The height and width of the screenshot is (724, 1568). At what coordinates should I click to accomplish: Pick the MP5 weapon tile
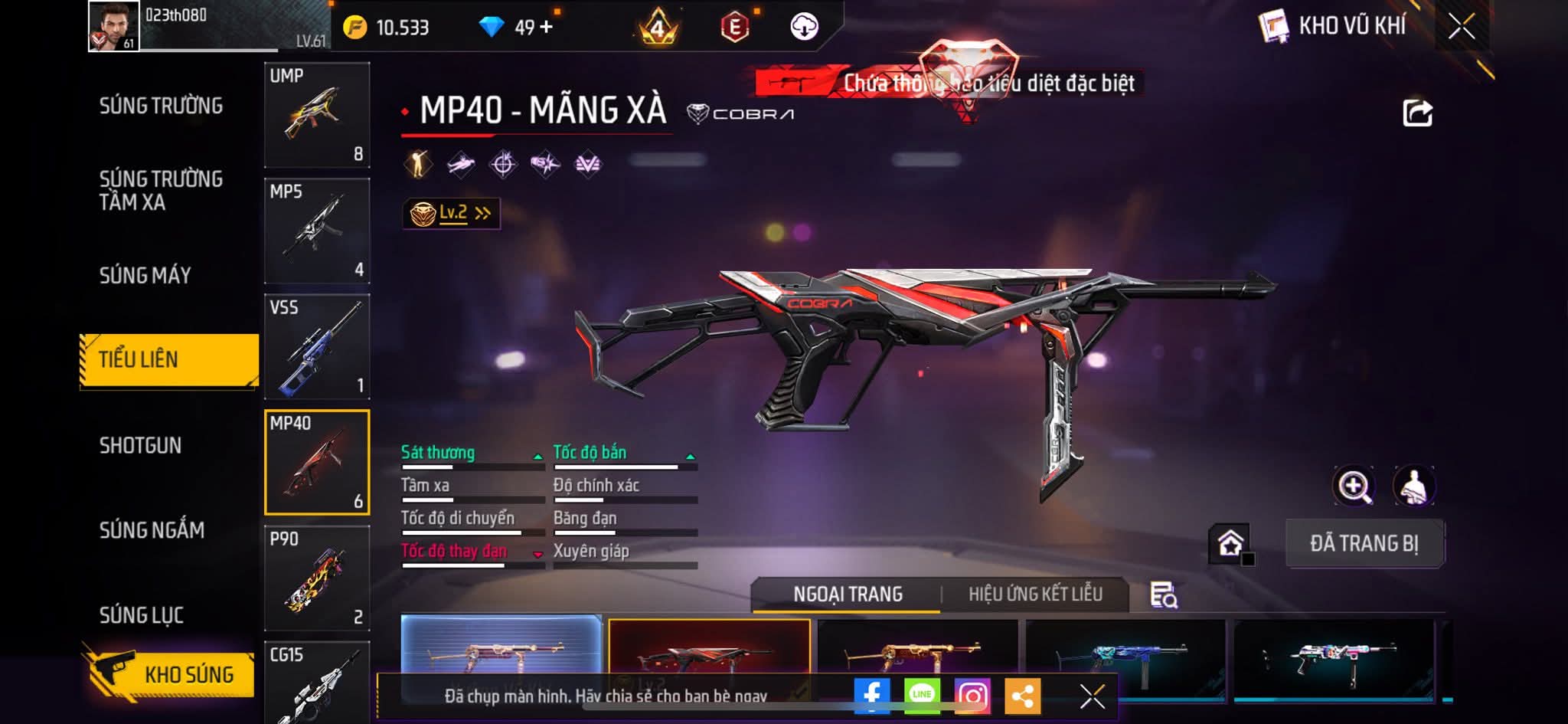(x=317, y=231)
